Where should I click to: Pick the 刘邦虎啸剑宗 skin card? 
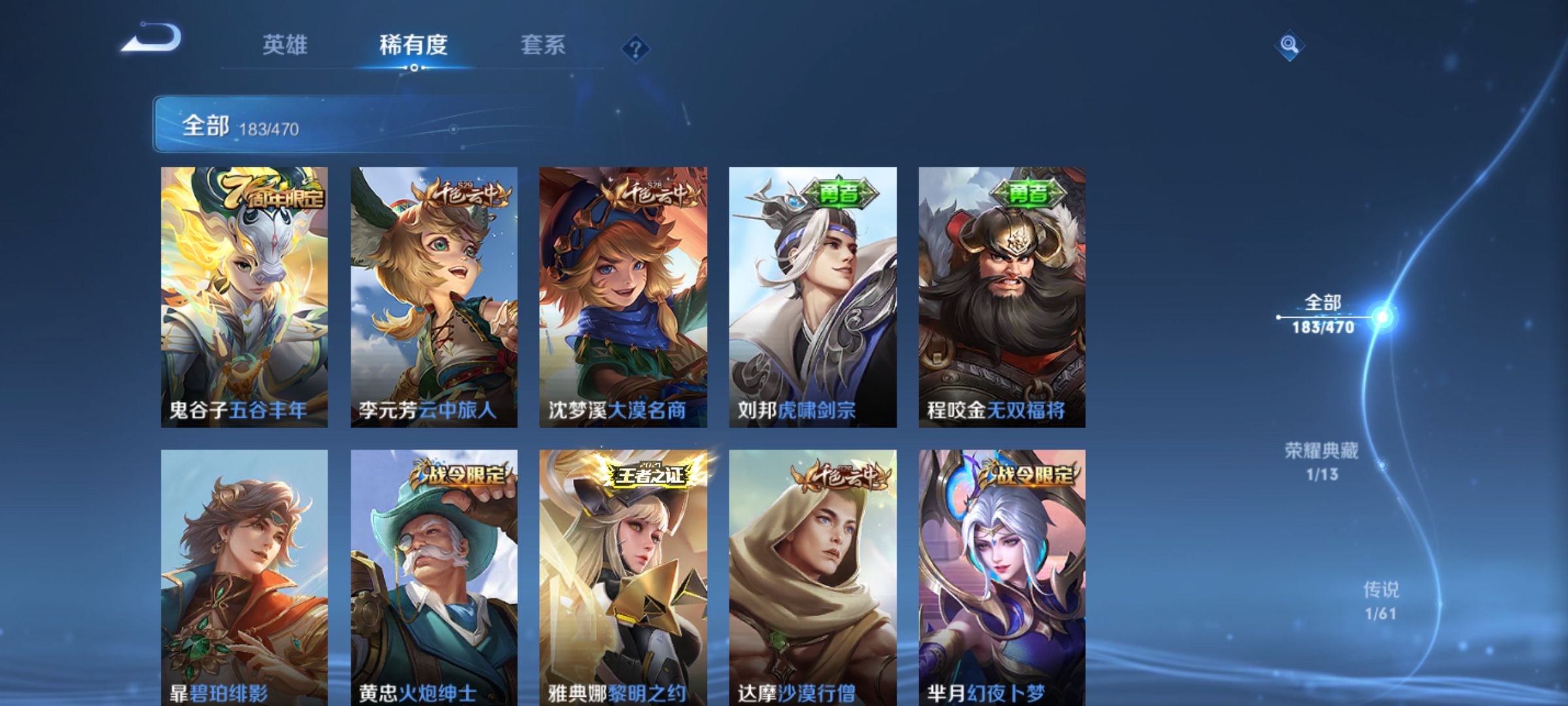click(813, 297)
